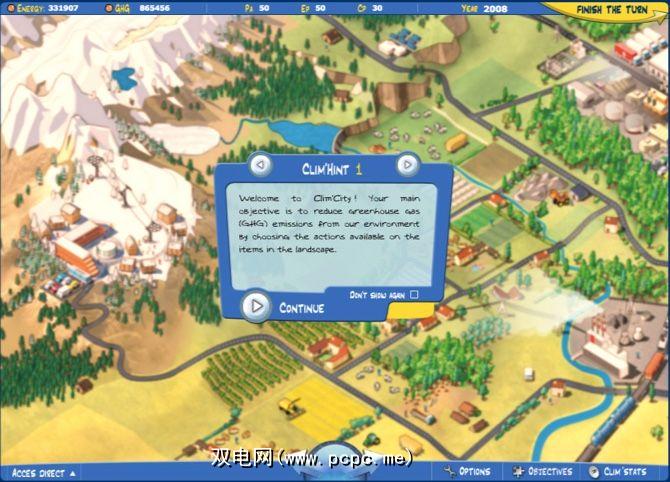Tick the Don't show again checkbox

point(414,295)
